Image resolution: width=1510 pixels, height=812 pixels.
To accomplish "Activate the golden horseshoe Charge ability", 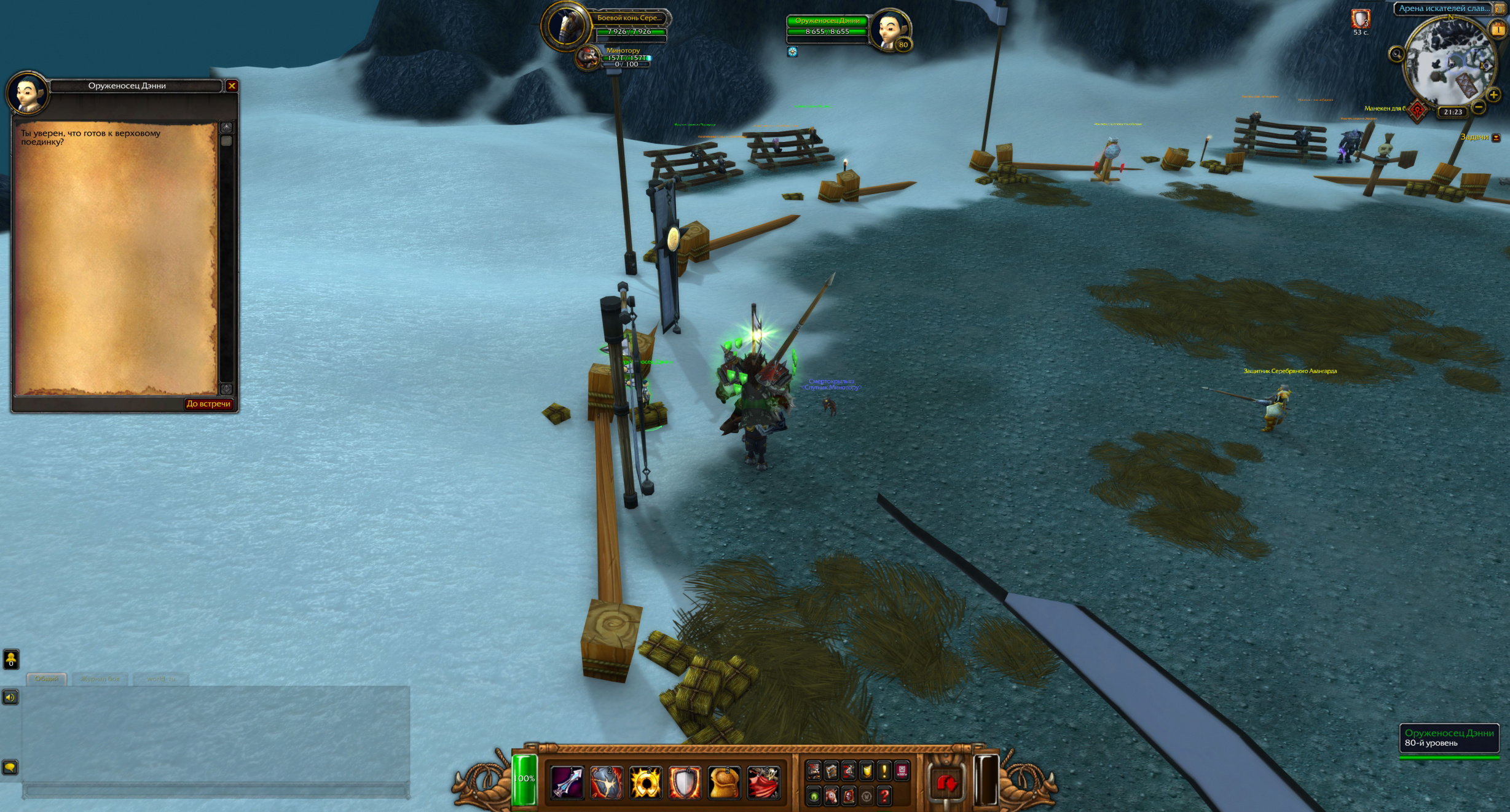I will 646,783.
